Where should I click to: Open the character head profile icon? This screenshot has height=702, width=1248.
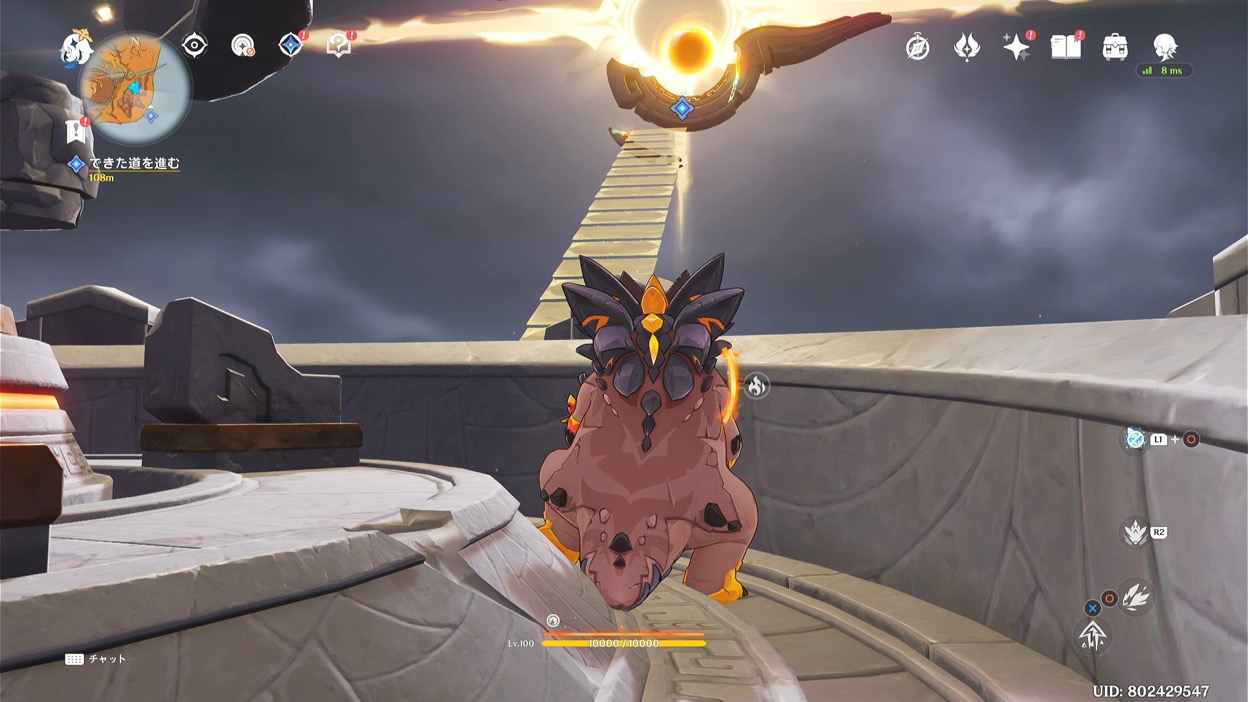(1164, 46)
